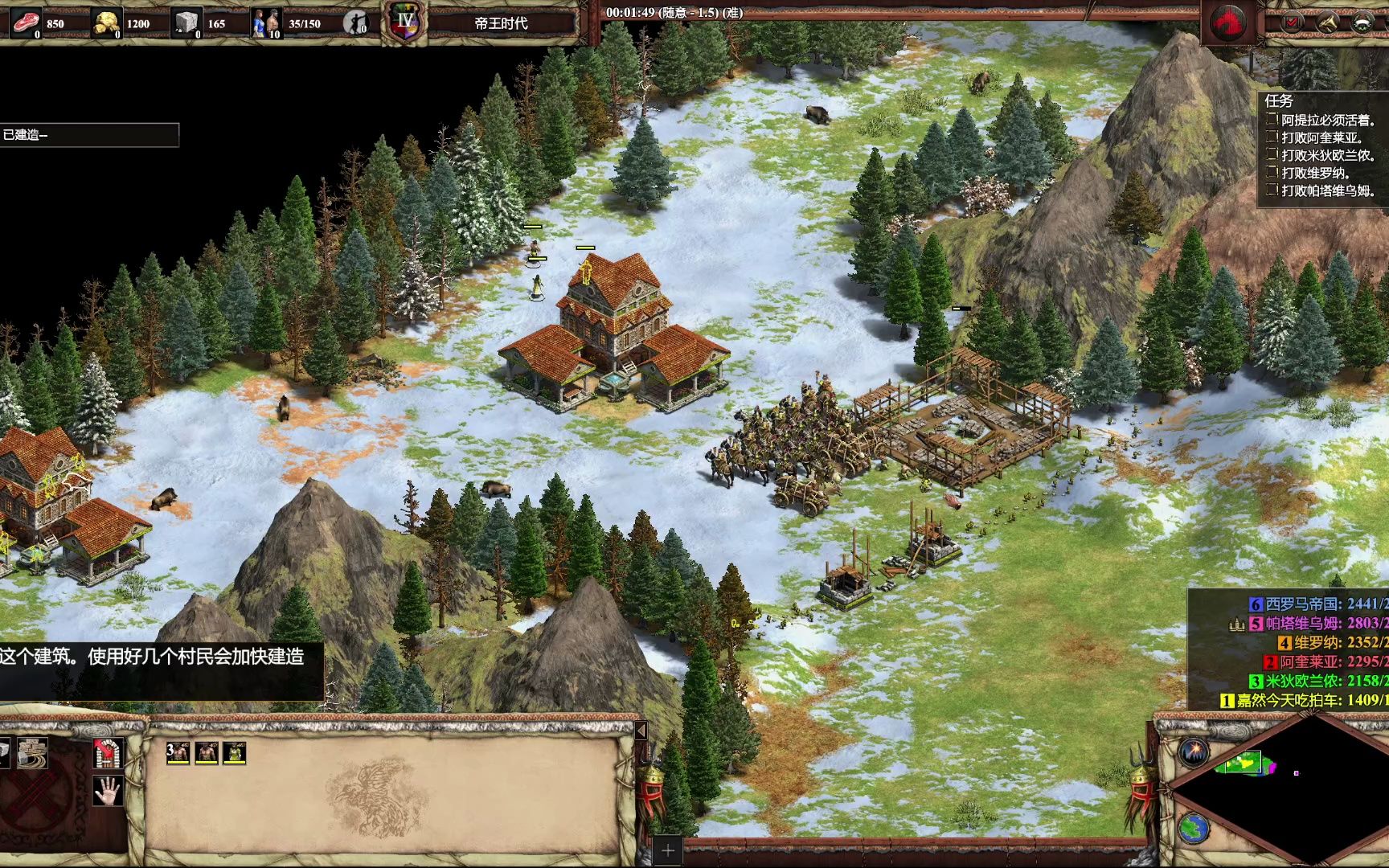Select the food resource icon
Screen dimensions: 1389x868
pos(26,23)
